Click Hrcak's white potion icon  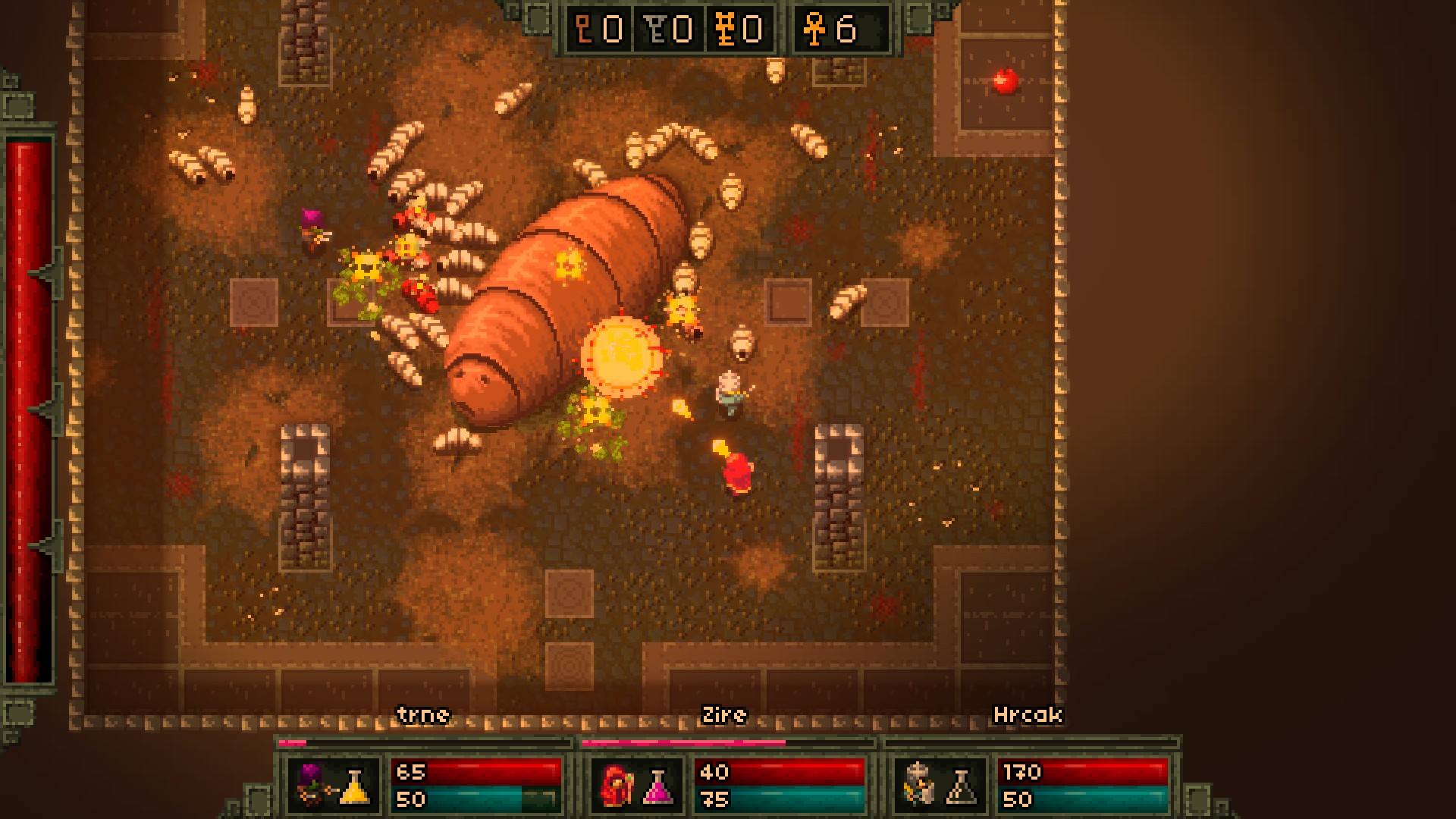961,786
